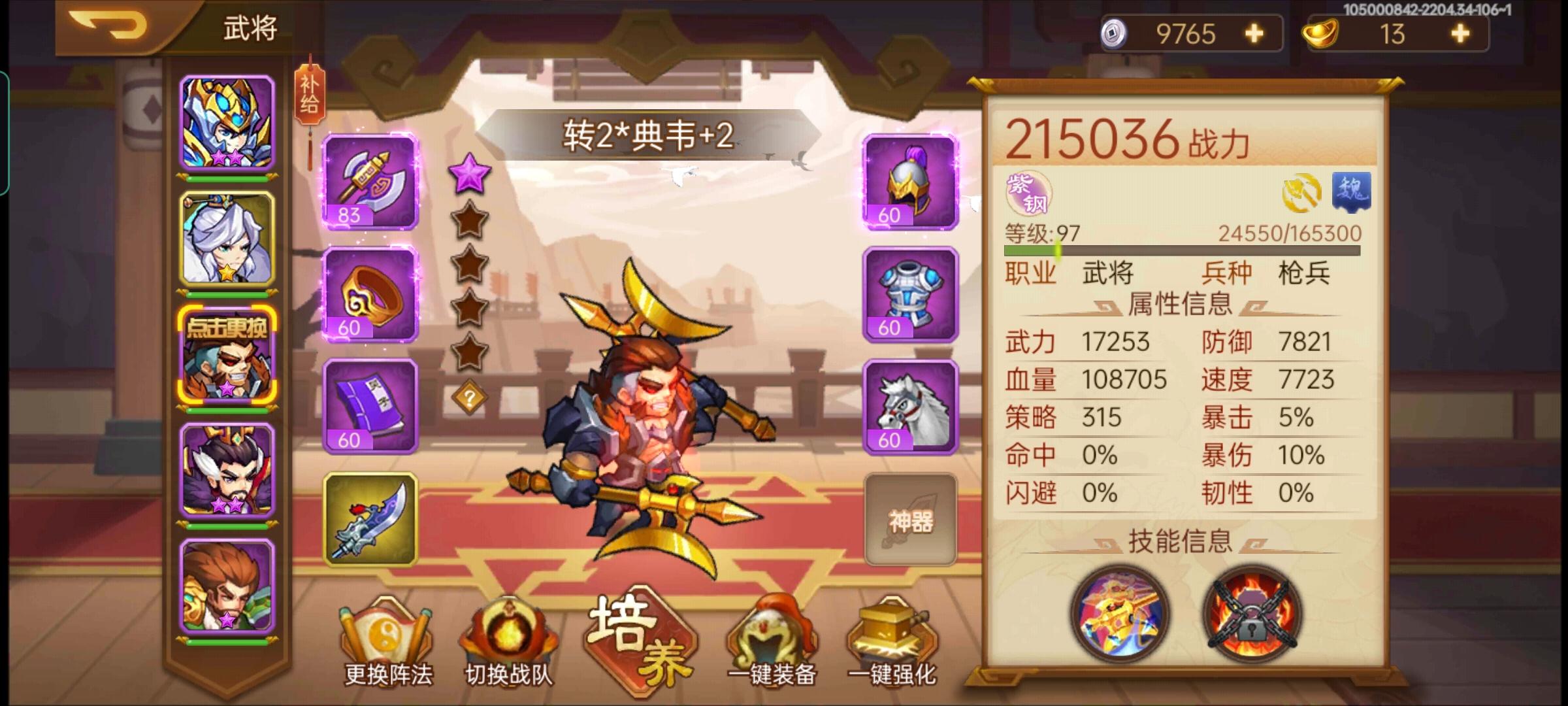Open the equipped axe weapon slot
This screenshot has width=1568, height=706.
368,189
